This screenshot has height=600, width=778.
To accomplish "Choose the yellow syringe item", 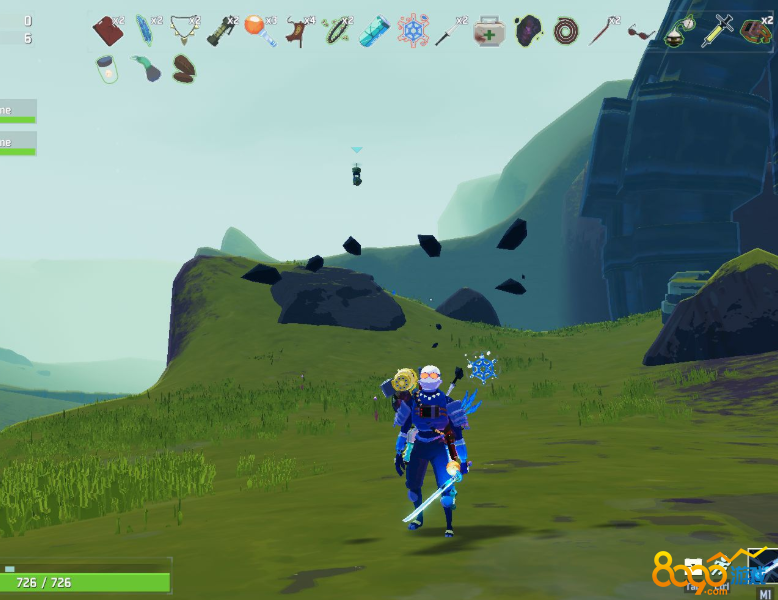I will click(x=717, y=31).
